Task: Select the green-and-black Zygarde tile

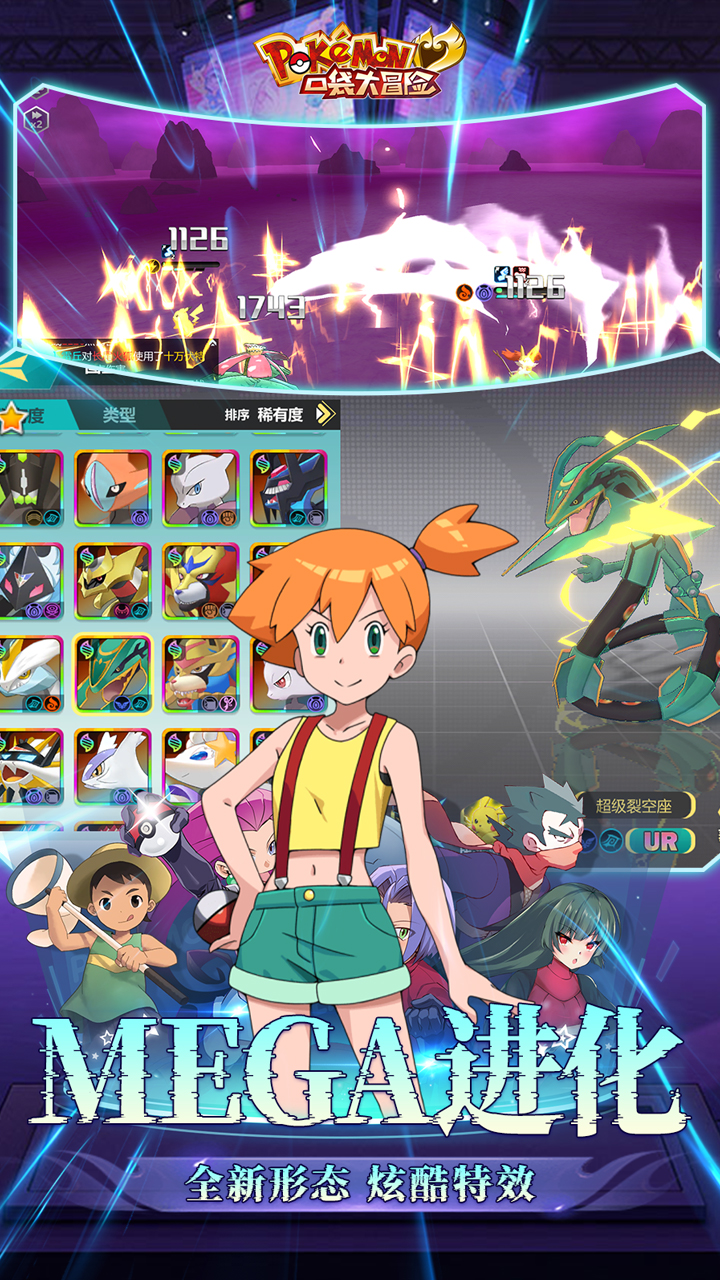Action: coord(28,487)
